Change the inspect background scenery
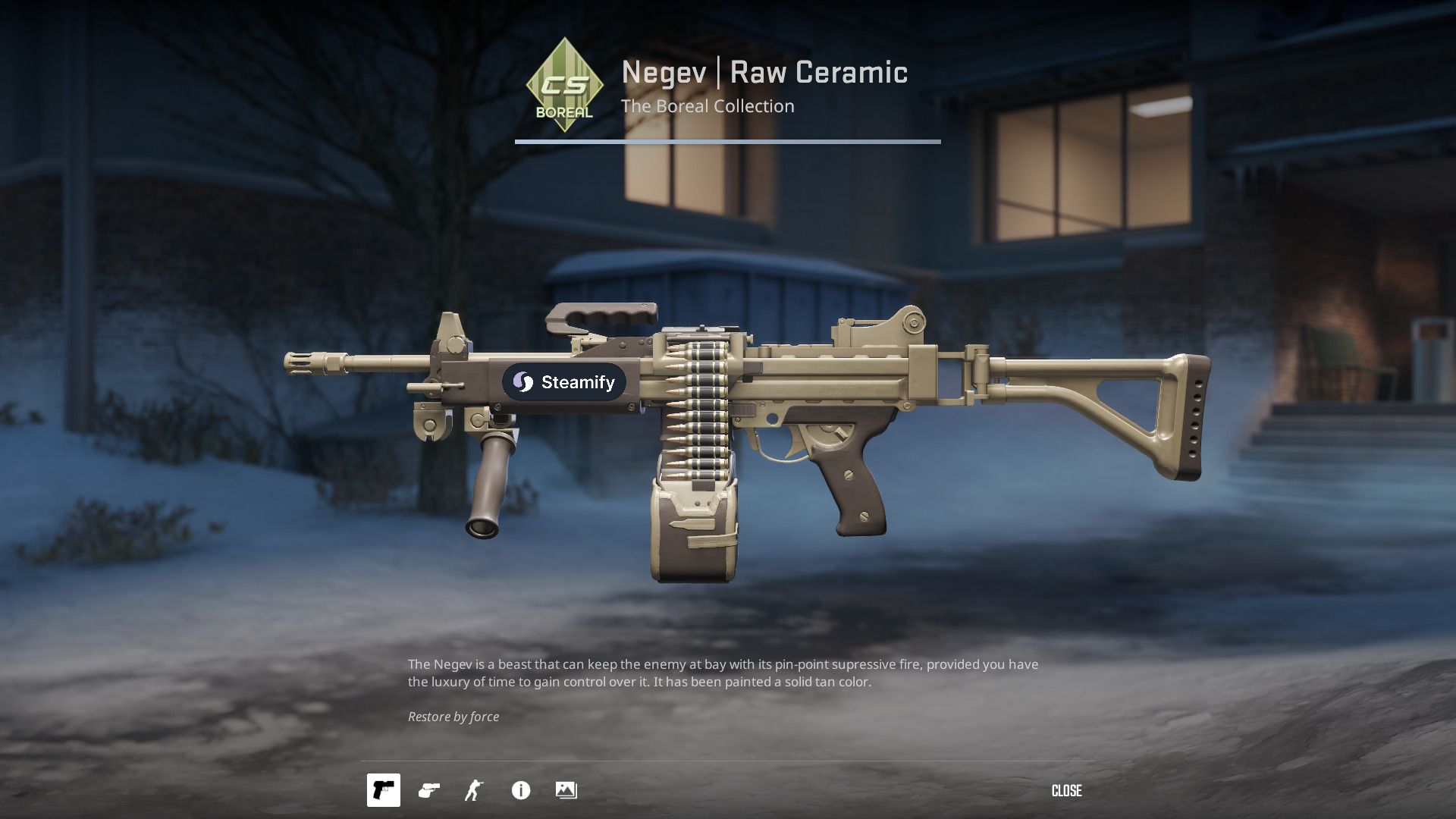 566,790
